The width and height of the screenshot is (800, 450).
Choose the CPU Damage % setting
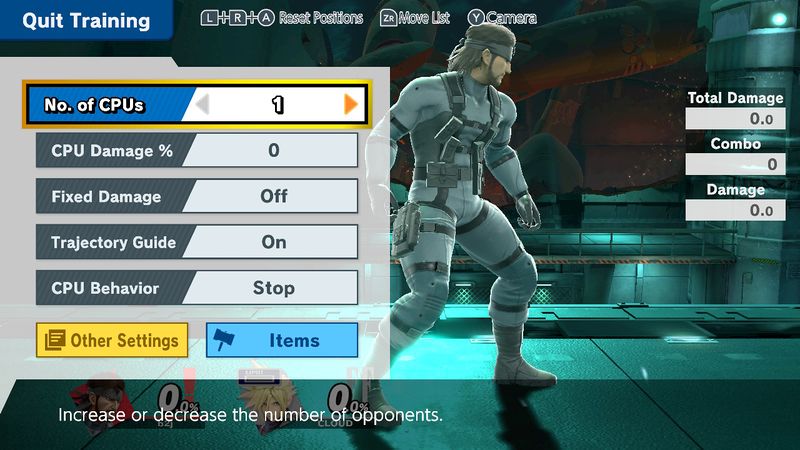(x=197, y=151)
